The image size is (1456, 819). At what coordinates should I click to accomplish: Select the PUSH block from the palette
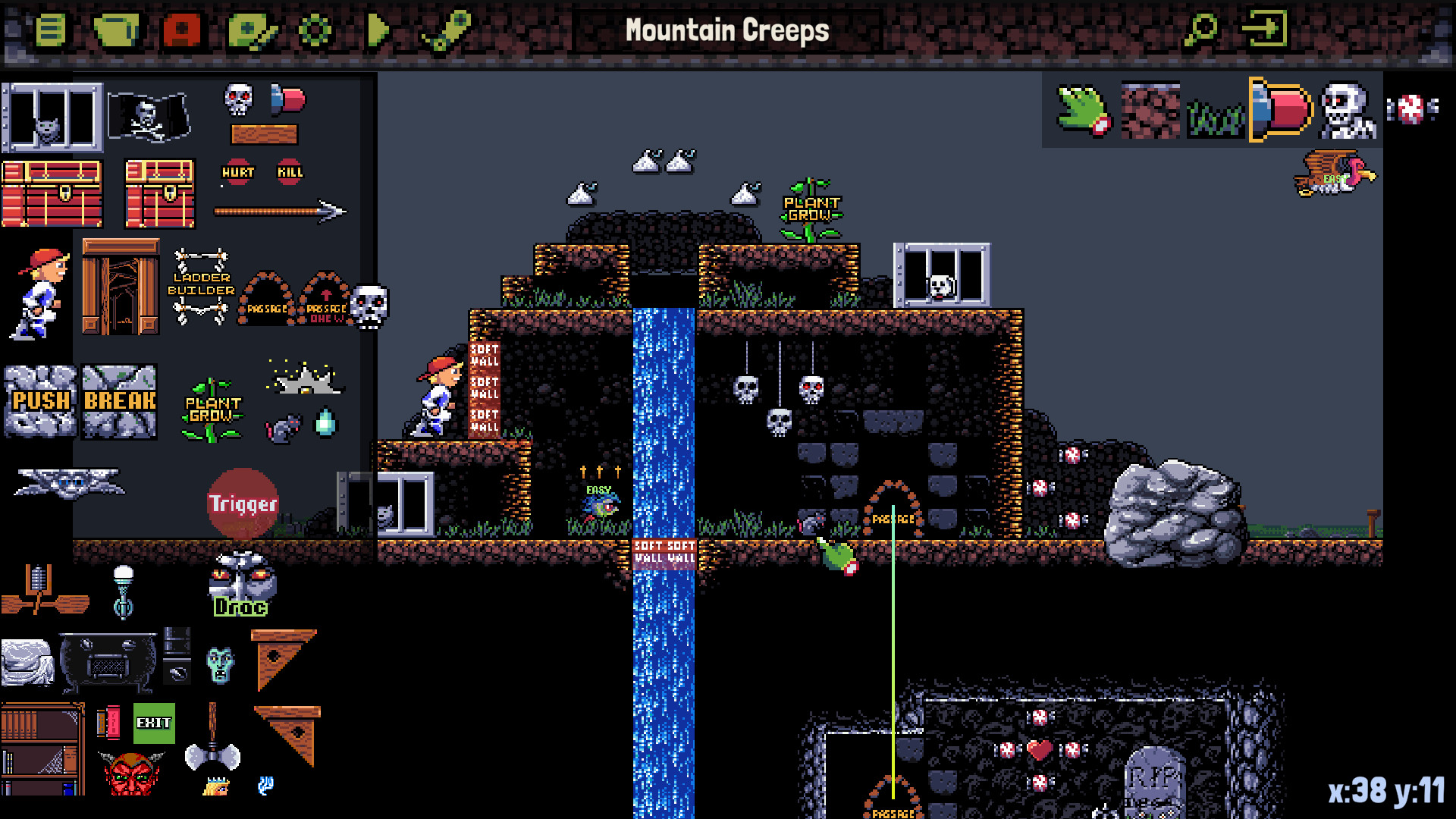coord(39,402)
